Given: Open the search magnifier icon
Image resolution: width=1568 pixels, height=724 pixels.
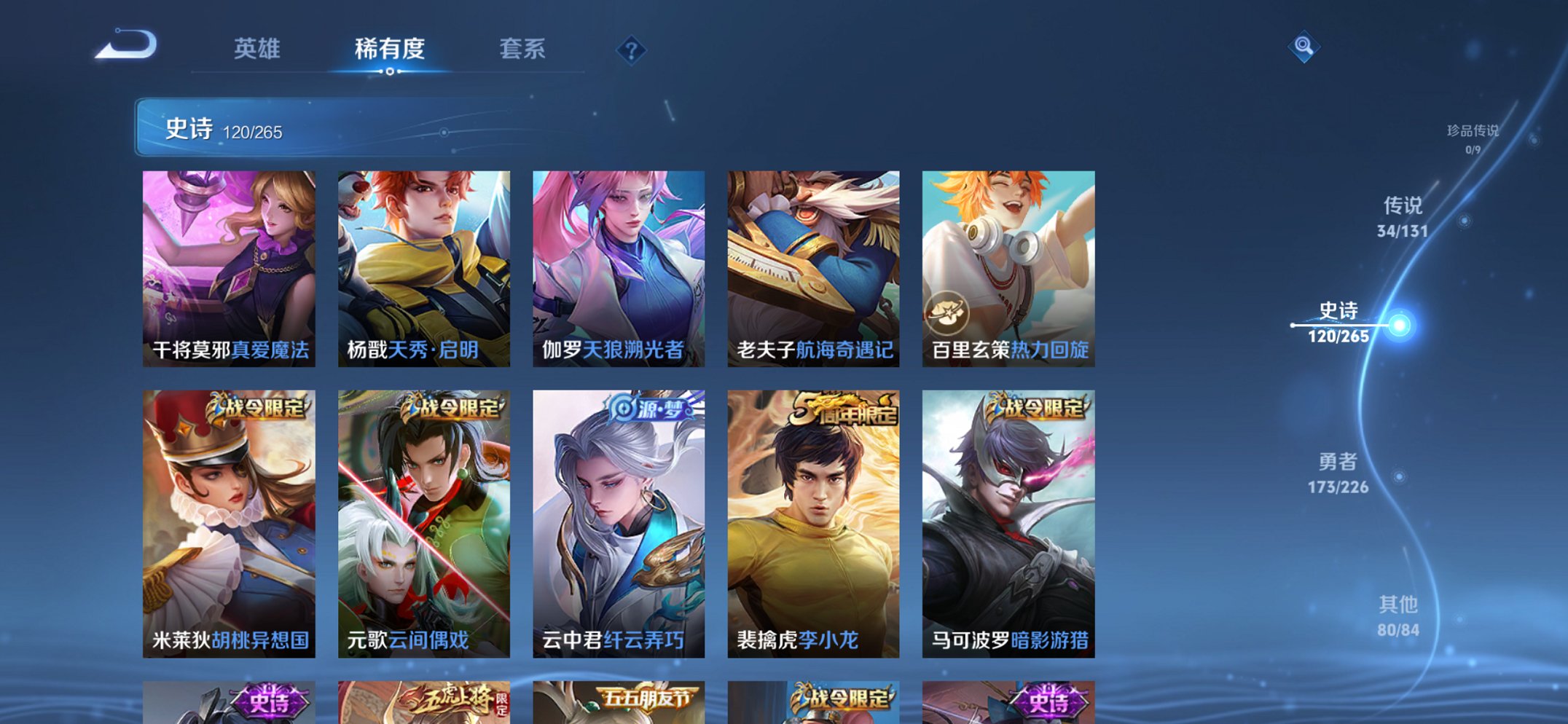Looking at the screenshot, I should [1306, 48].
